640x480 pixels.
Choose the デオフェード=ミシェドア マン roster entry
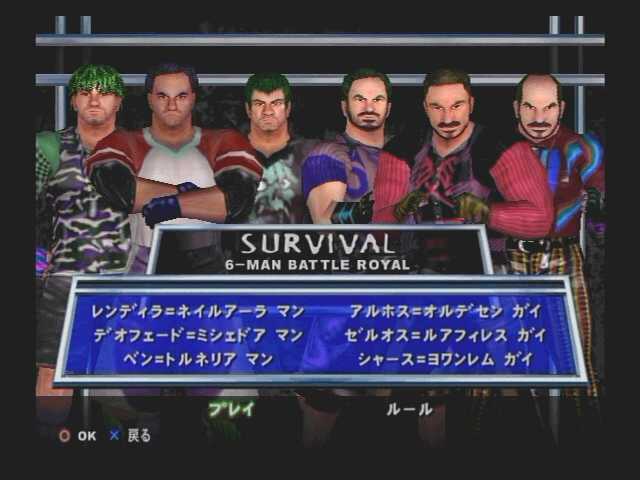click(x=197, y=335)
